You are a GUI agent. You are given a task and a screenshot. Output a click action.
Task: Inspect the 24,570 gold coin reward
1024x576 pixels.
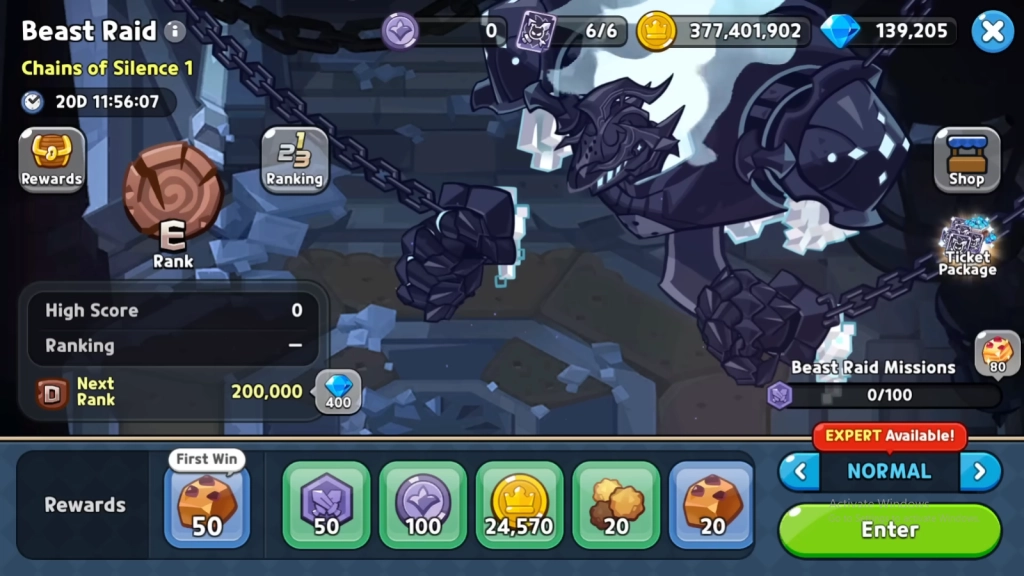pyautogui.click(x=519, y=505)
